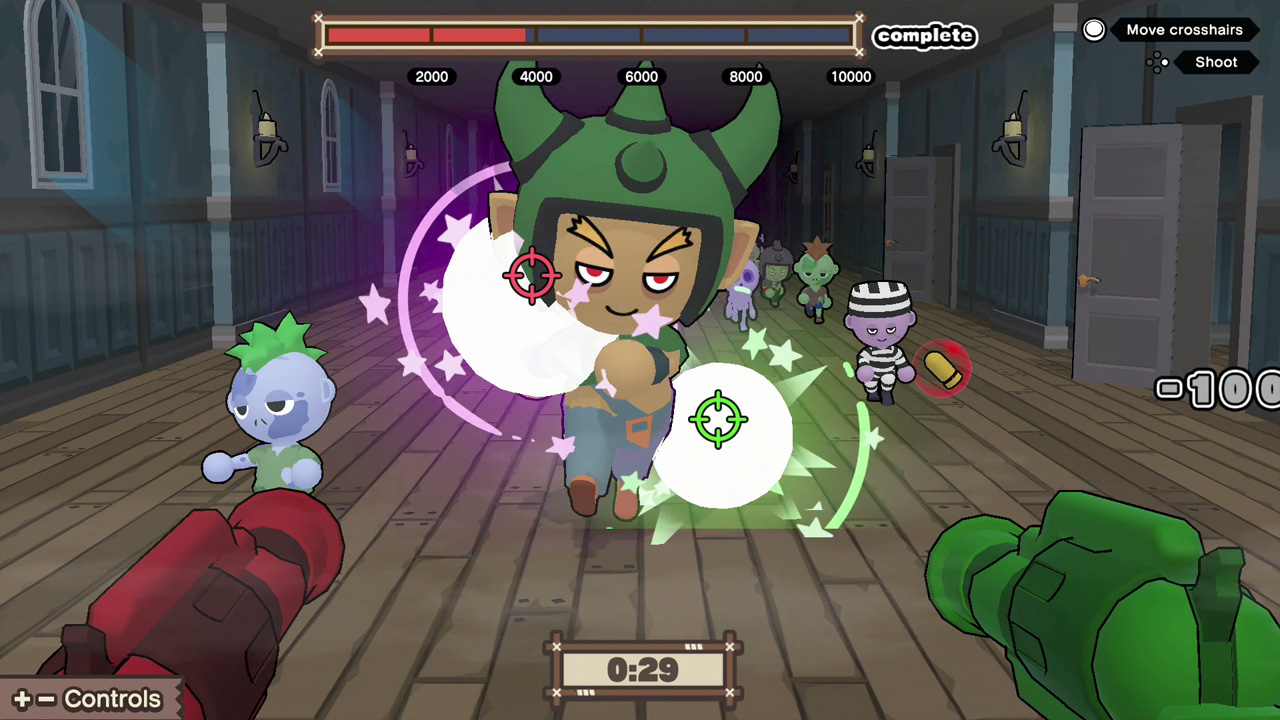This screenshot has width=1280, height=720.
Task: Click the red crosshair on the boss
Action: pyautogui.click(x=533, y=276)
